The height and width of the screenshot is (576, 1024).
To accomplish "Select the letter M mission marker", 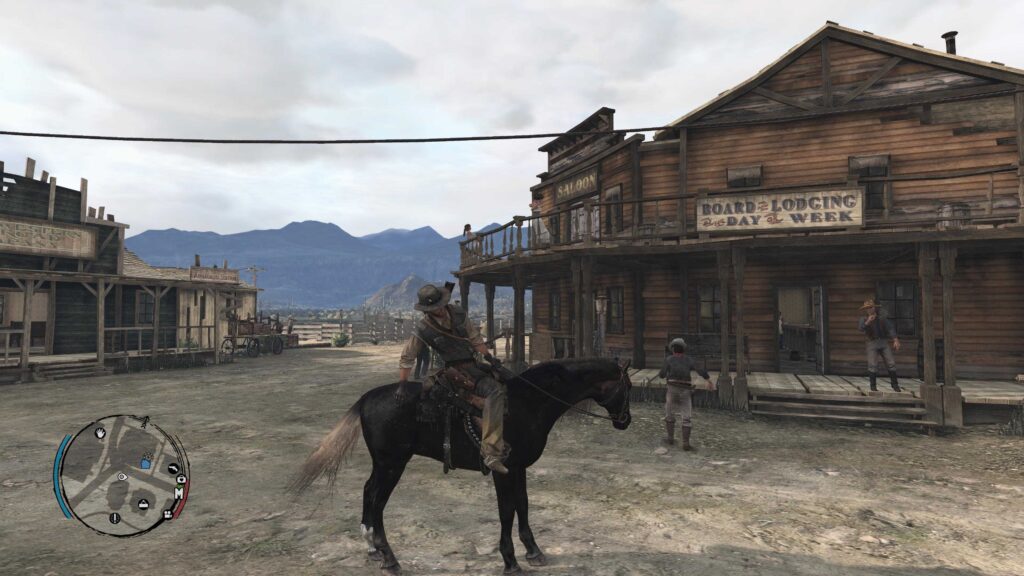I will pyautogui.click(x=179, y=492).
